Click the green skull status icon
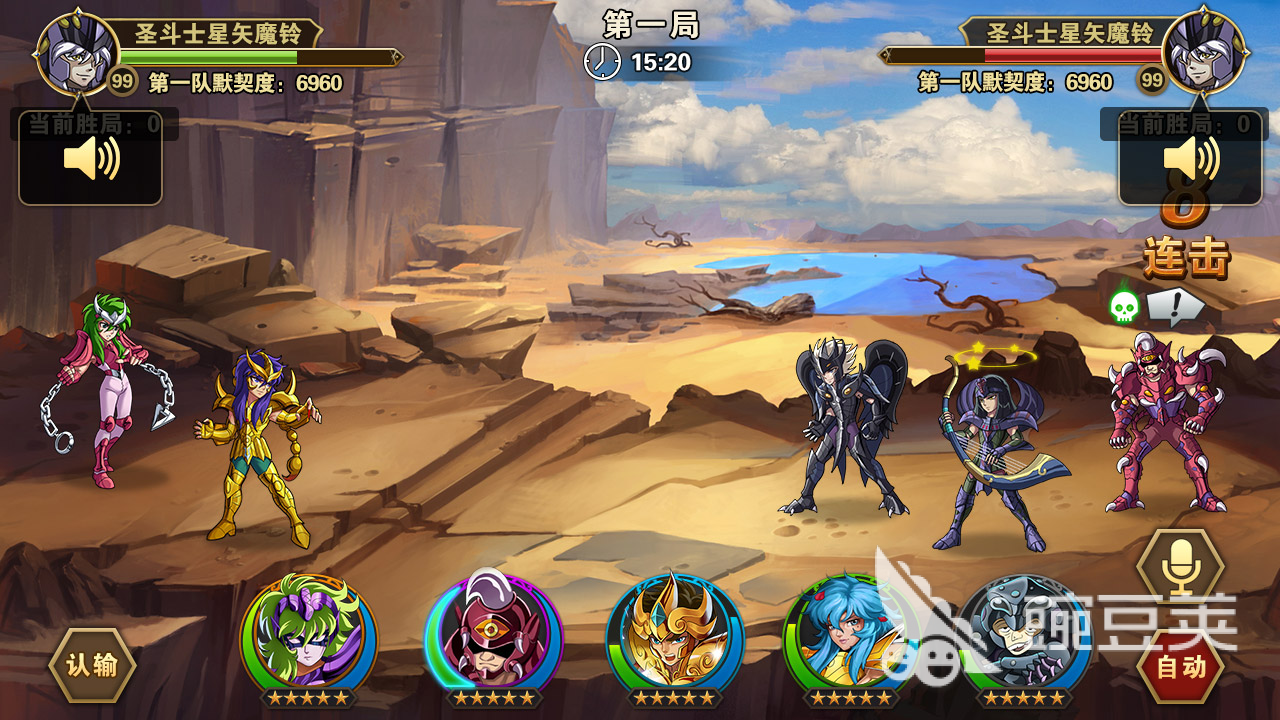This screenshot has height=720, width=1280. pos(1124,306)
